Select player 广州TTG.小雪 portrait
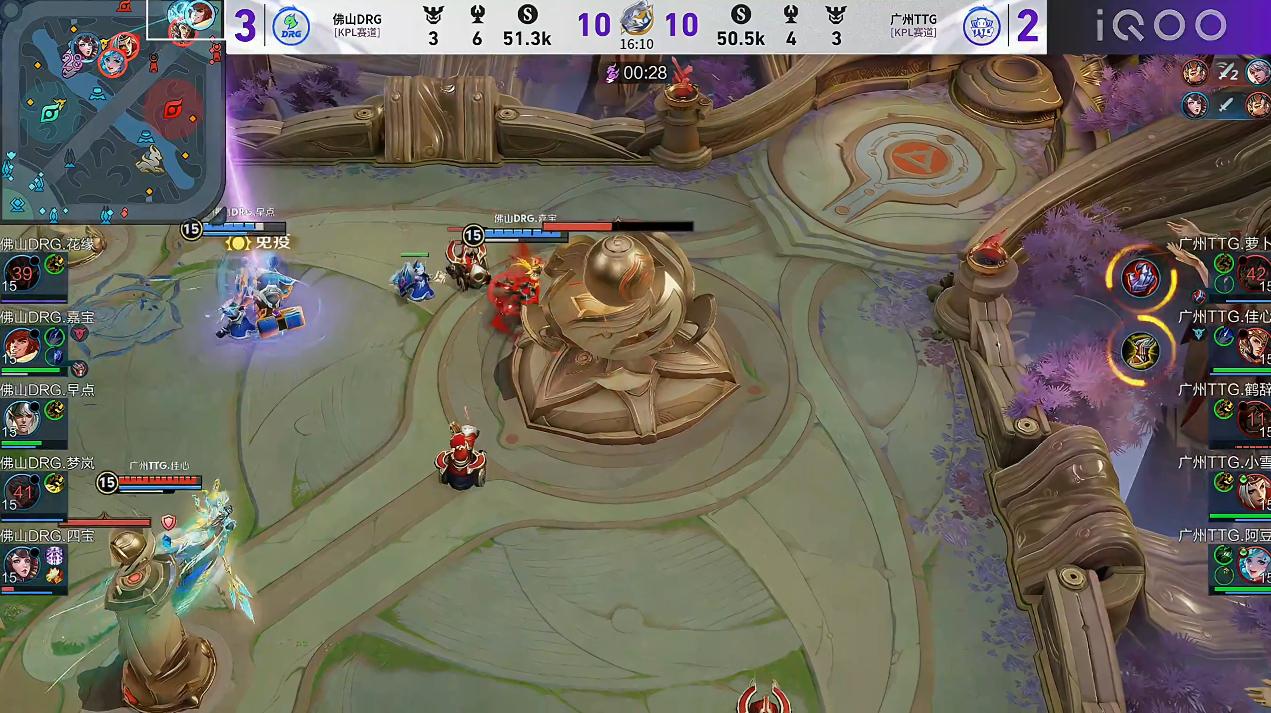 click(x=1254, y=490)
